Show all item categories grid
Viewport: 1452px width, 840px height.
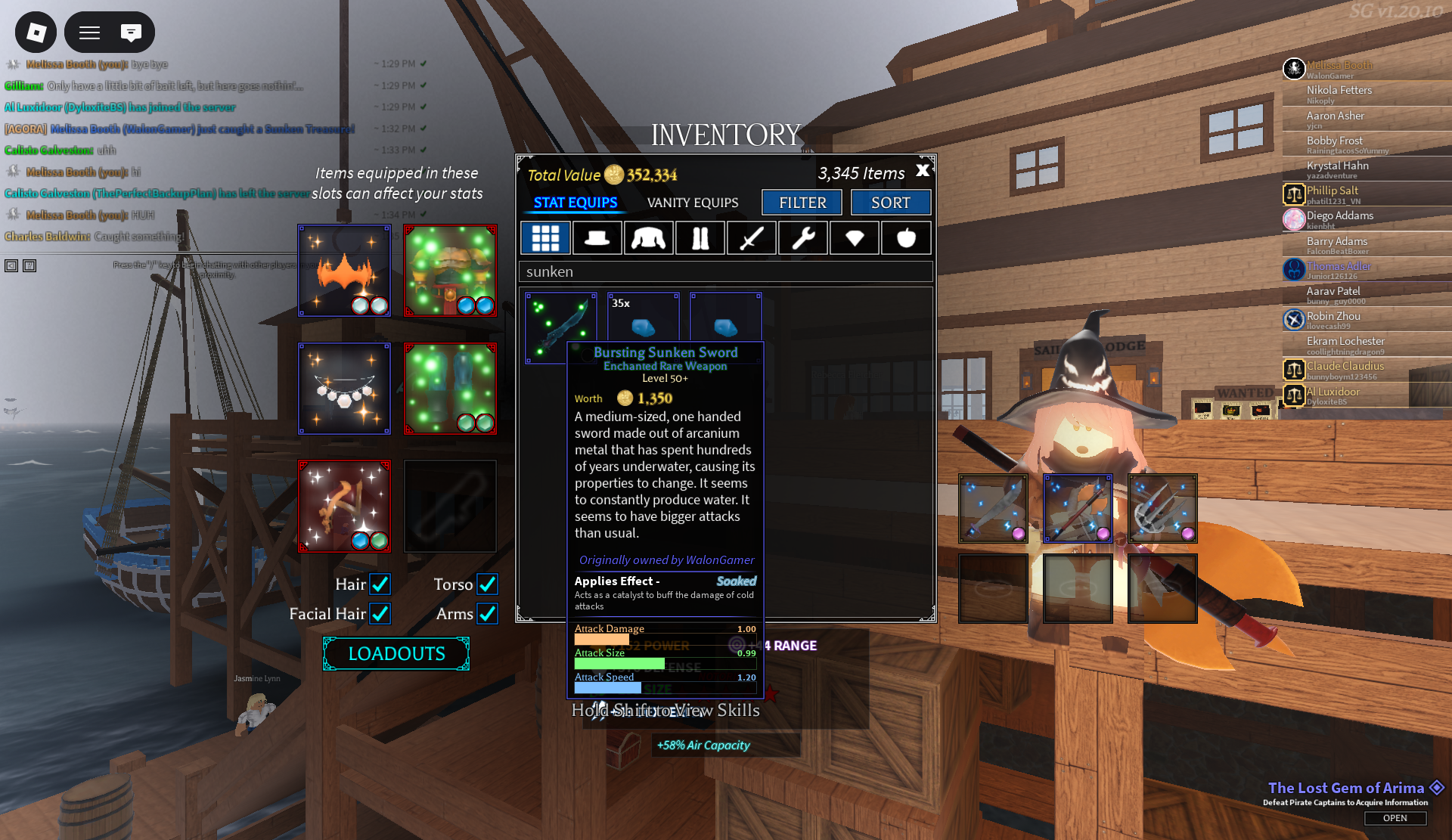[545, 238]
